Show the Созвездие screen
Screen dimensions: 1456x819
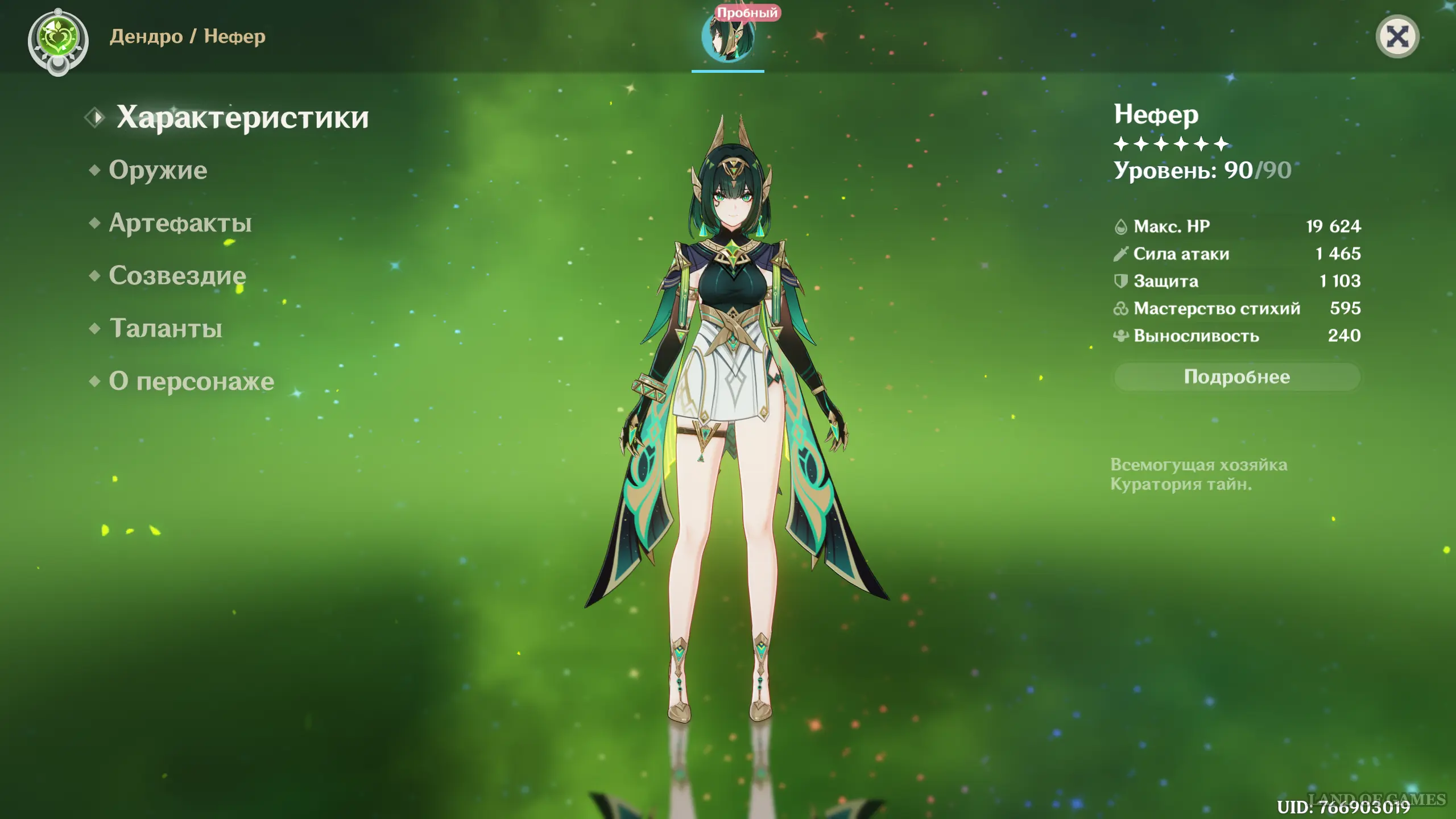click(177, 276)
